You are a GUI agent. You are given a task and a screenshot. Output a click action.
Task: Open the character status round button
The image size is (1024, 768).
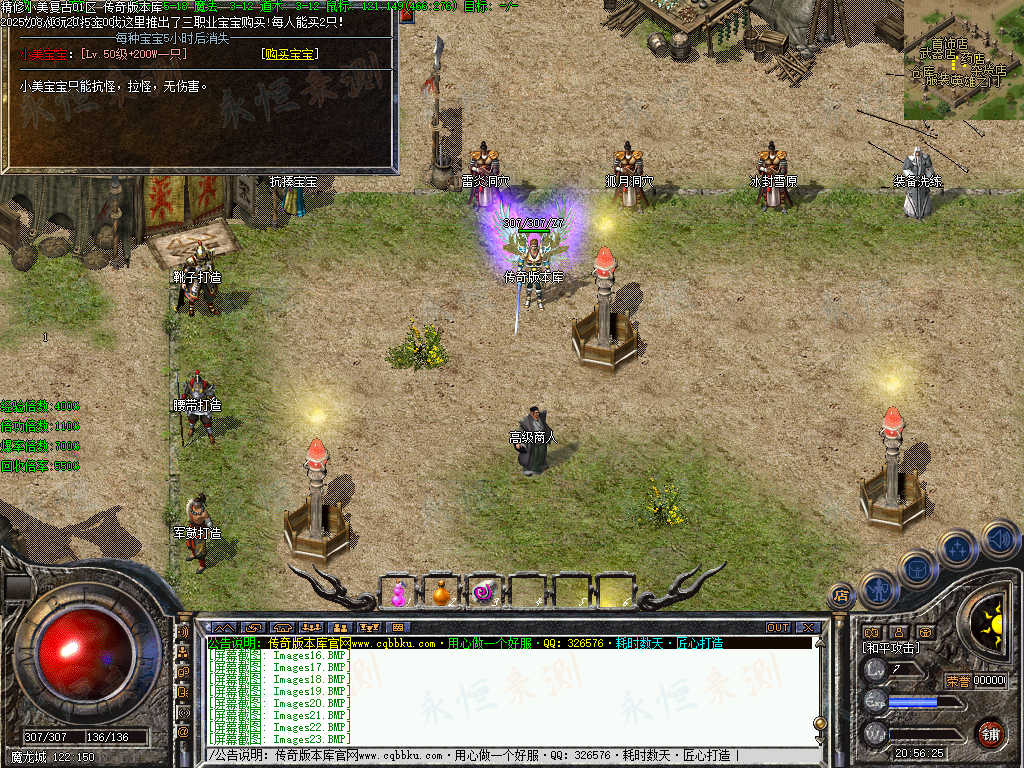click(879, 589)
